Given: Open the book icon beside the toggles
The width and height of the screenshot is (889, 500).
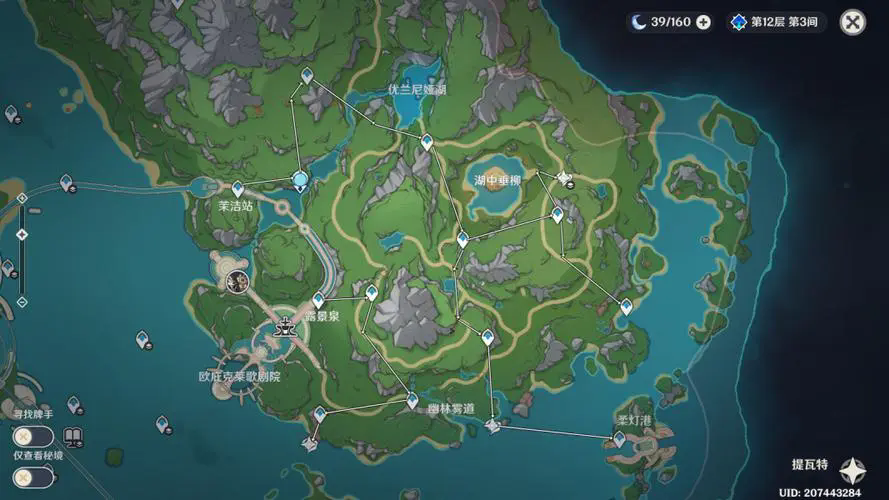Looking at the screenshot, I should pyautogui.click(x=73, y=436).
